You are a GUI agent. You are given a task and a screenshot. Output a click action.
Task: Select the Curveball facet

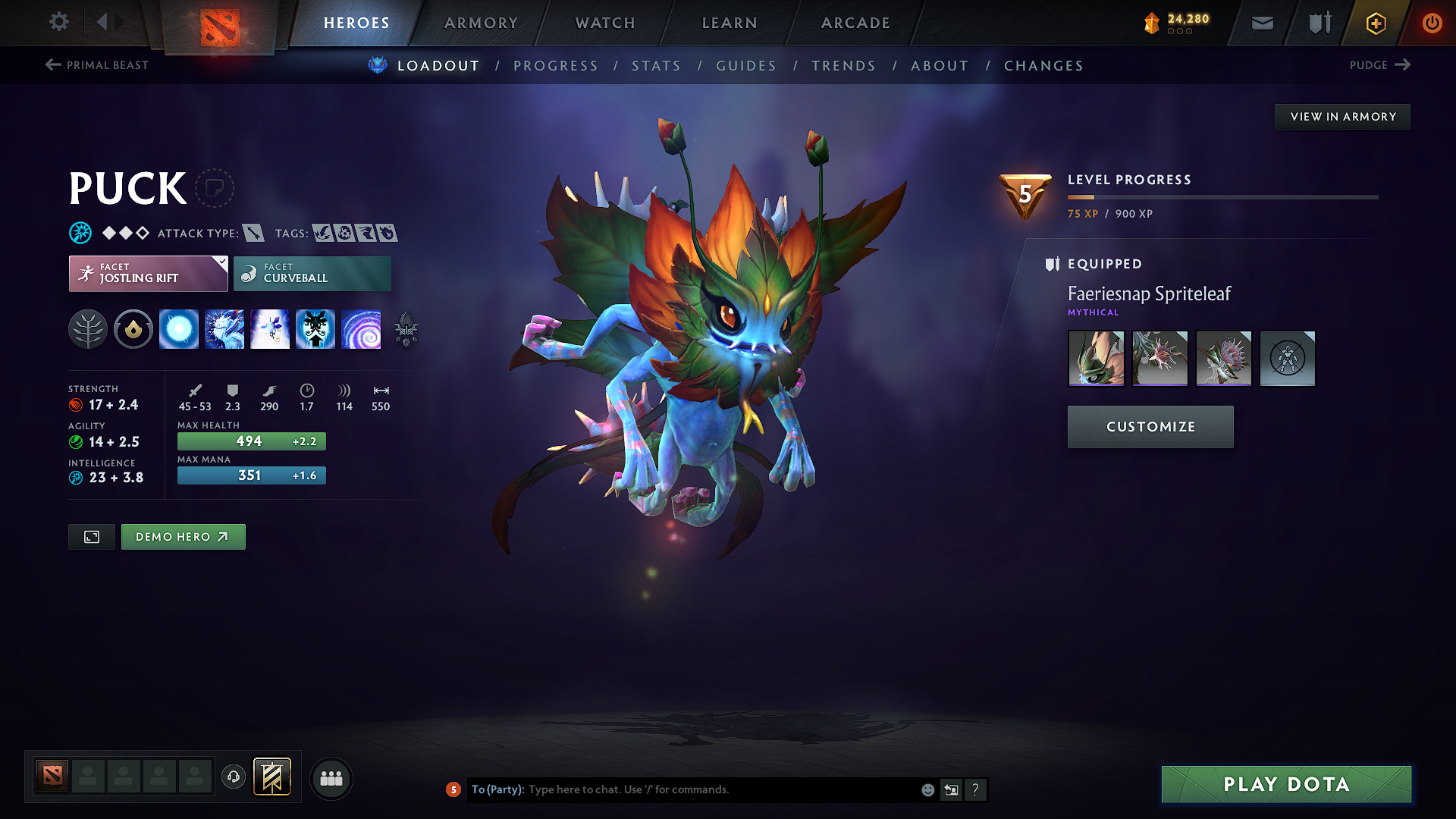312,273
